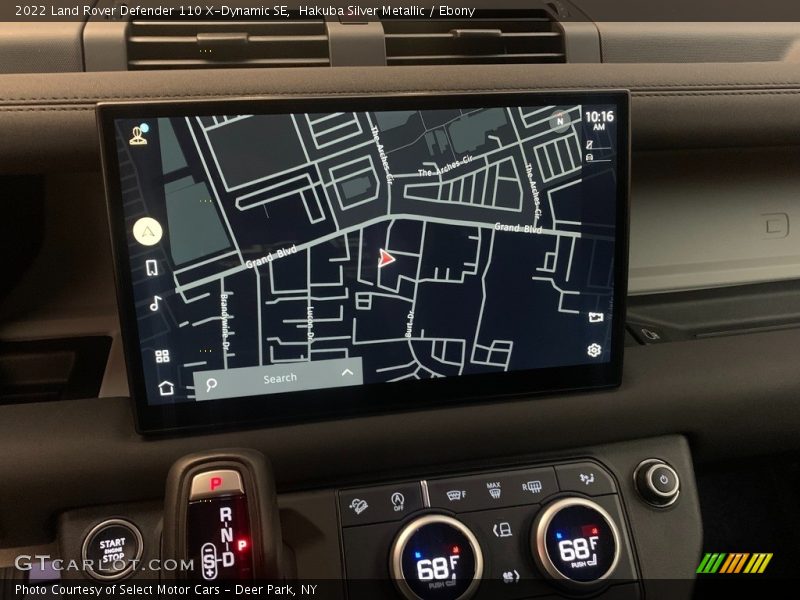The height and width of the screenshot is (600, 800).
Task: Open the settings gear icon
Action: (x=594, y=350)
